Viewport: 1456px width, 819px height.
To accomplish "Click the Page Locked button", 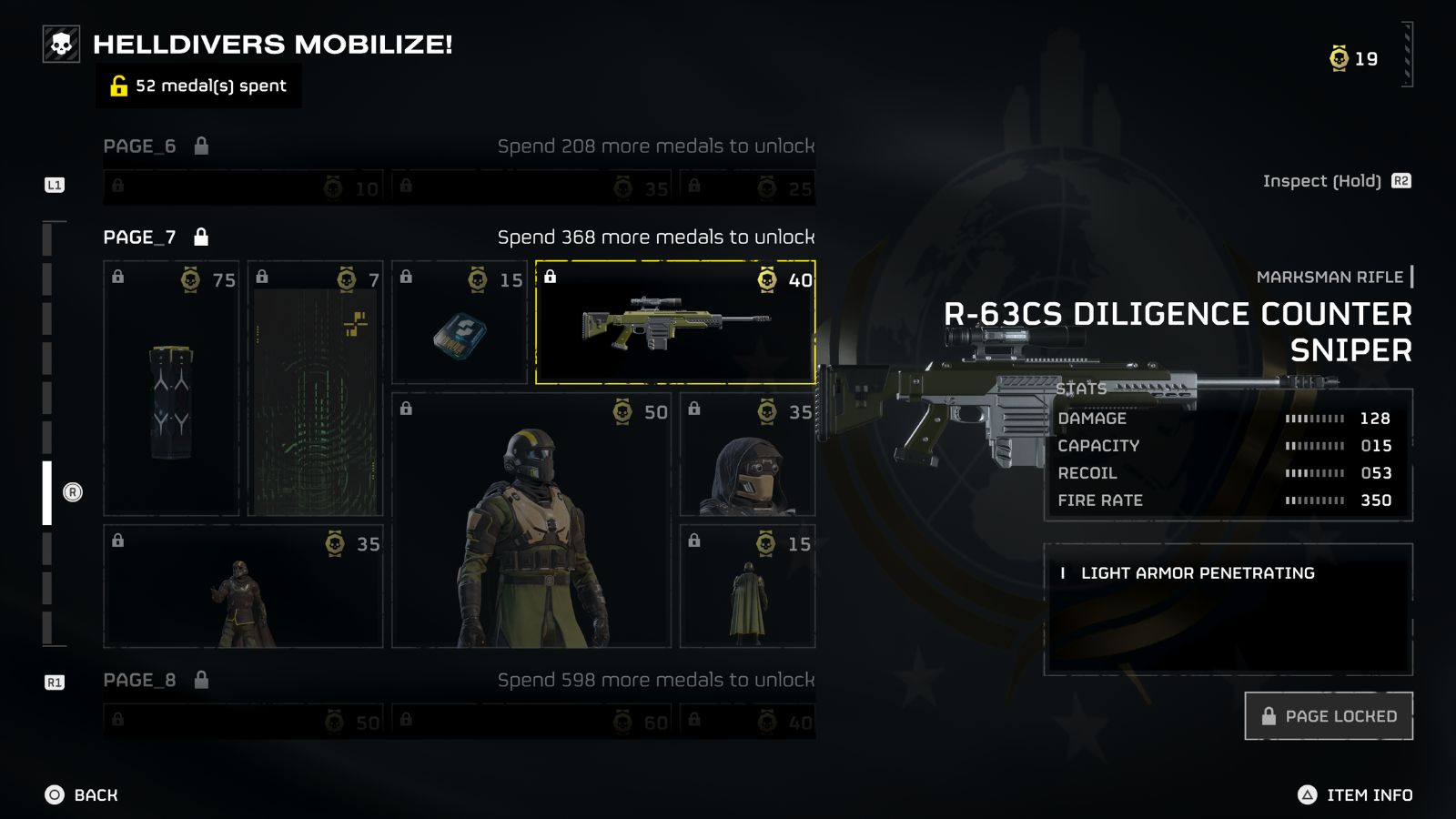I will (x=1328, y=716).
